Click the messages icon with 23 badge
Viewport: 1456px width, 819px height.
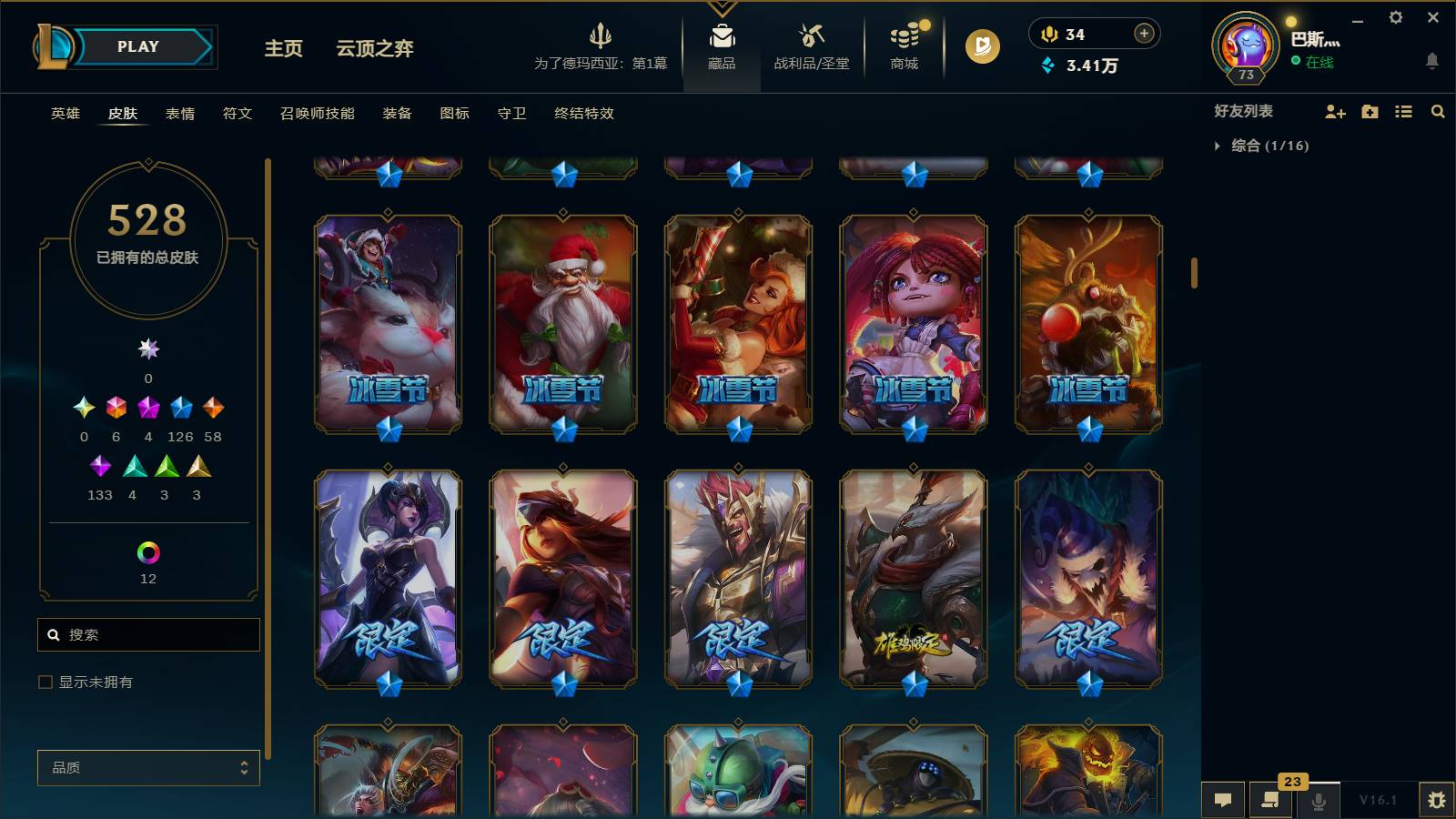1270,800
